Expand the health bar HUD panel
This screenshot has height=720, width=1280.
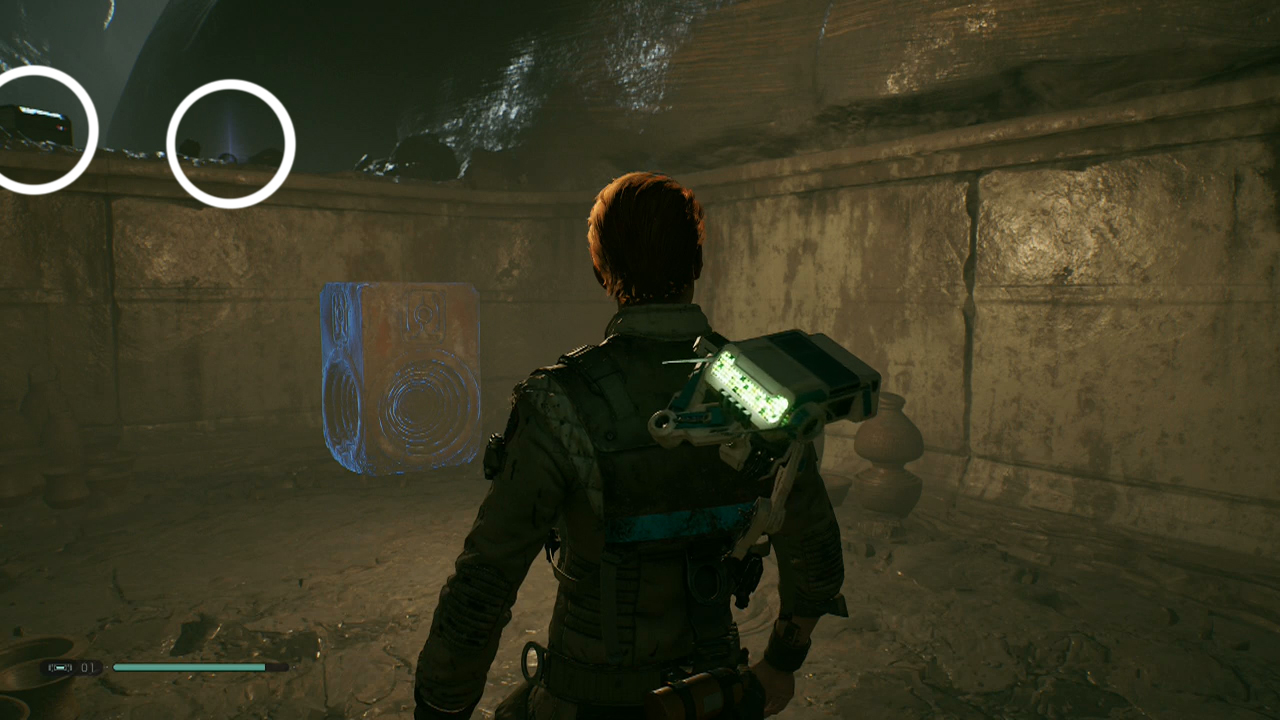point(190,665)
